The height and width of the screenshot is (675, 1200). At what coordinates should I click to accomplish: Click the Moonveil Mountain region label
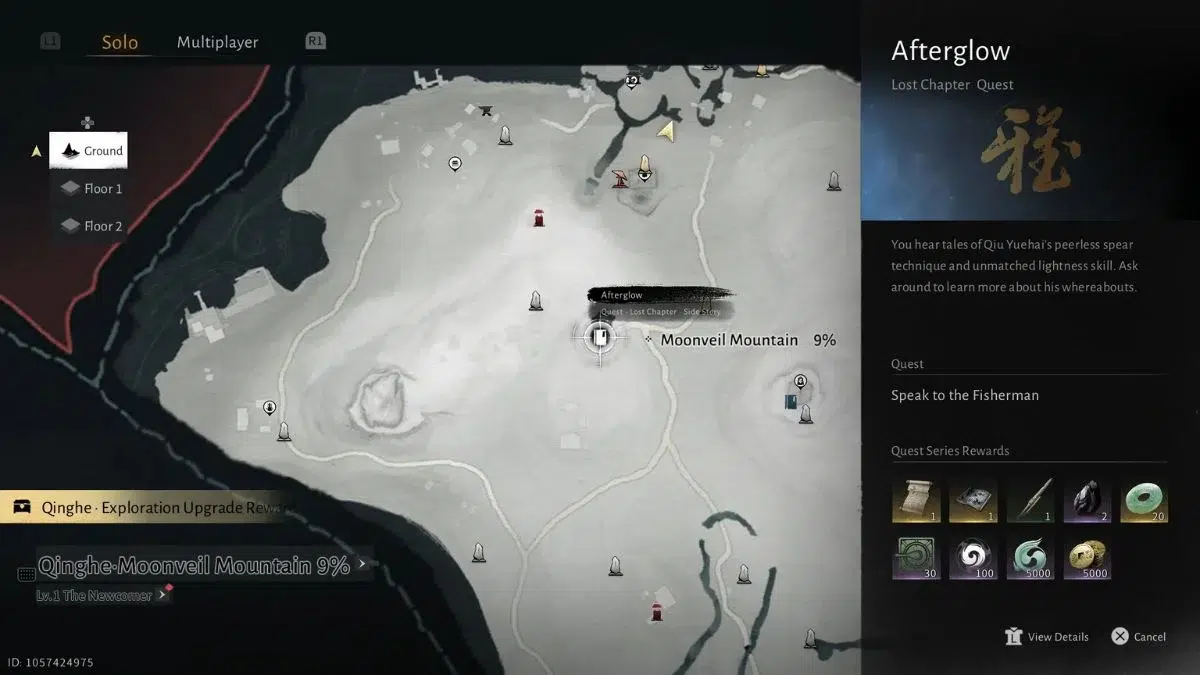coord(729,341)
